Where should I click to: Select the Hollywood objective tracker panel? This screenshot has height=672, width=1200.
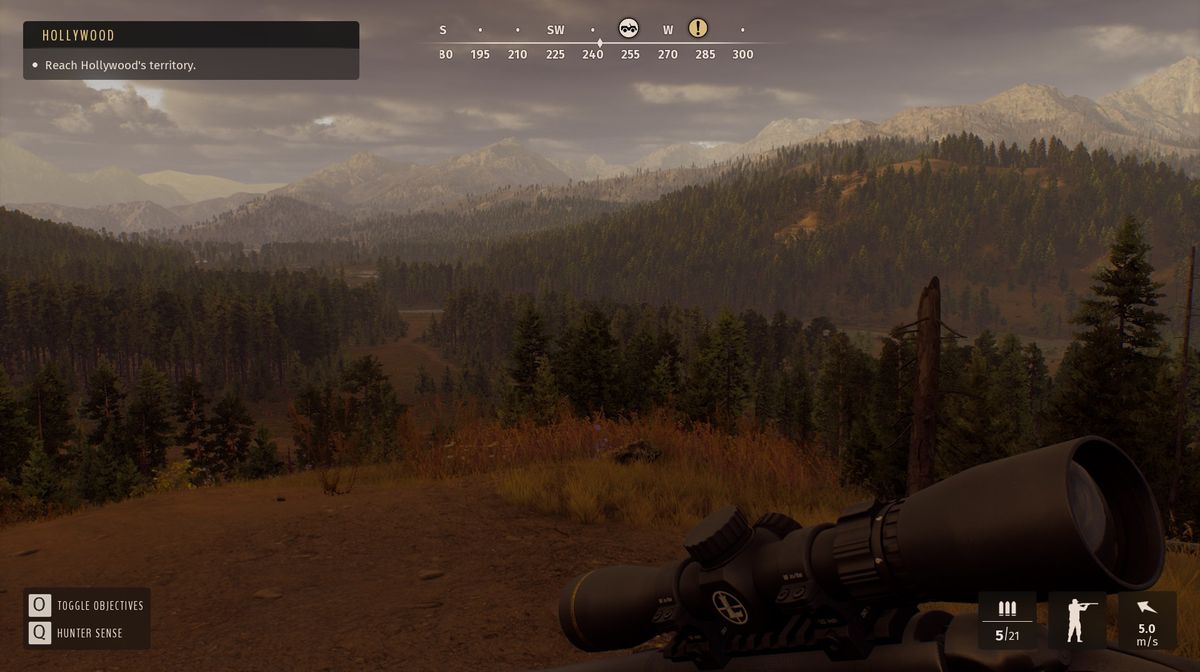190,50
